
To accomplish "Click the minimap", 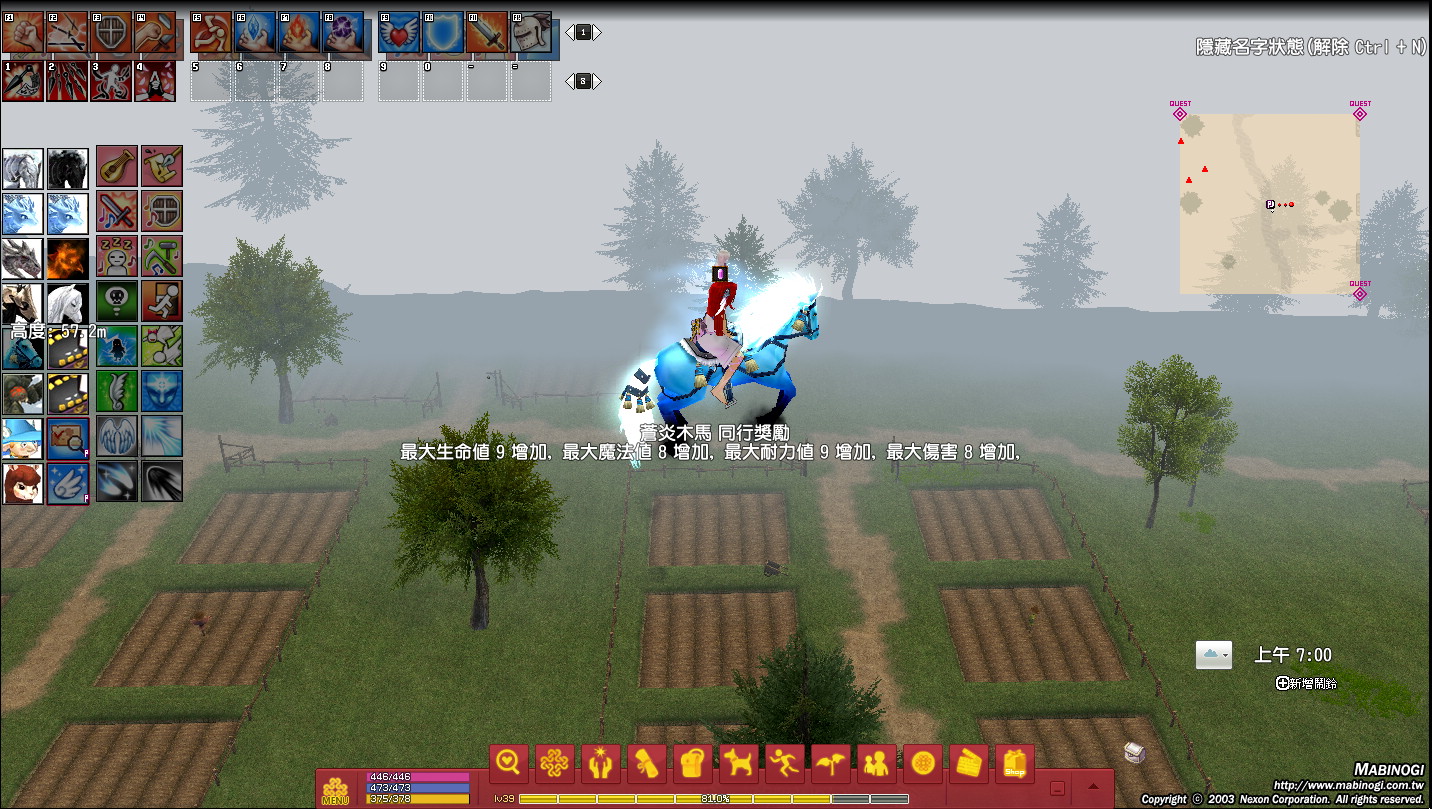I will click(1269, 203).
